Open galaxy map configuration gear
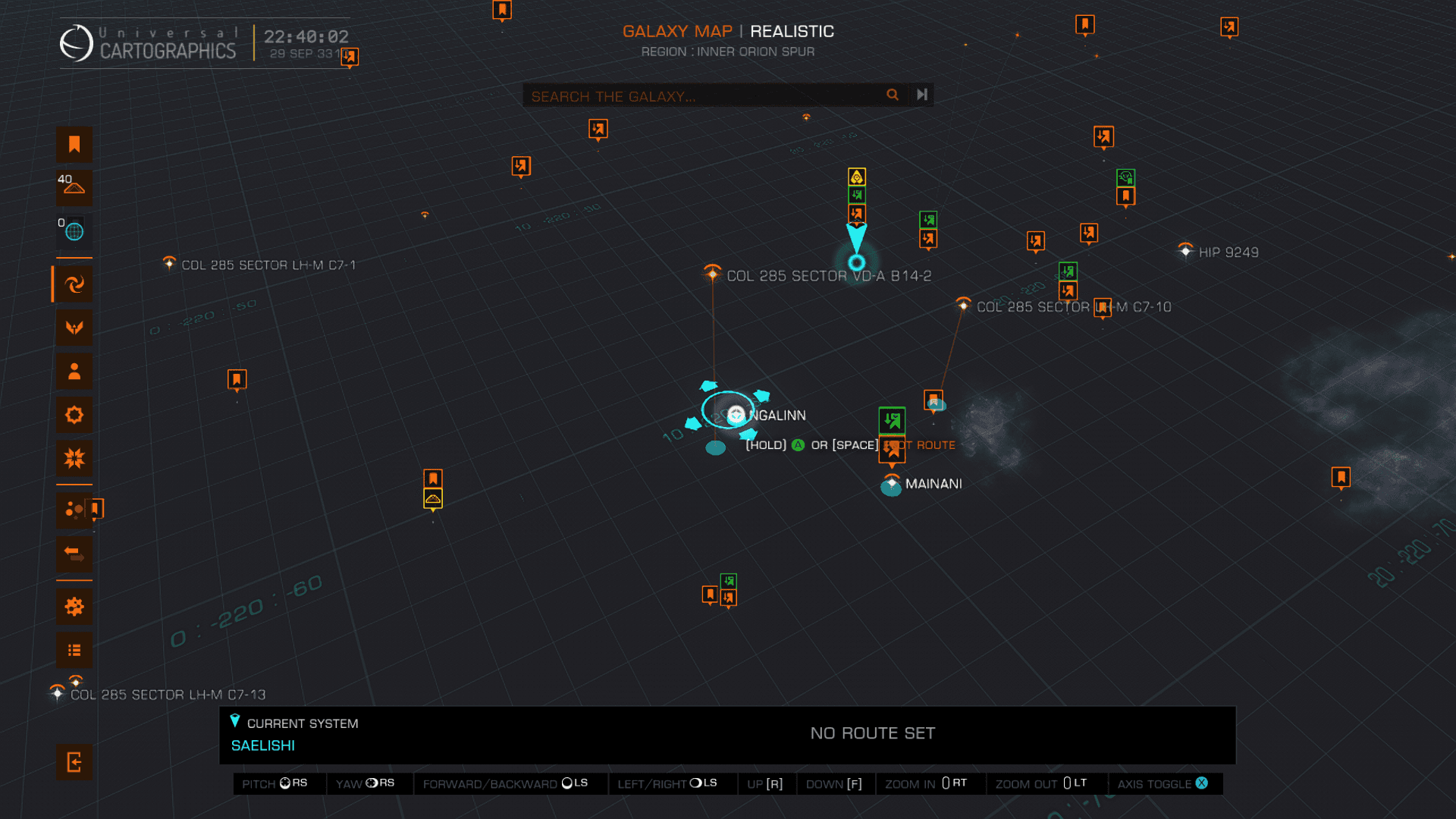This screenshot has width=1456, height=819. (74, 607)
